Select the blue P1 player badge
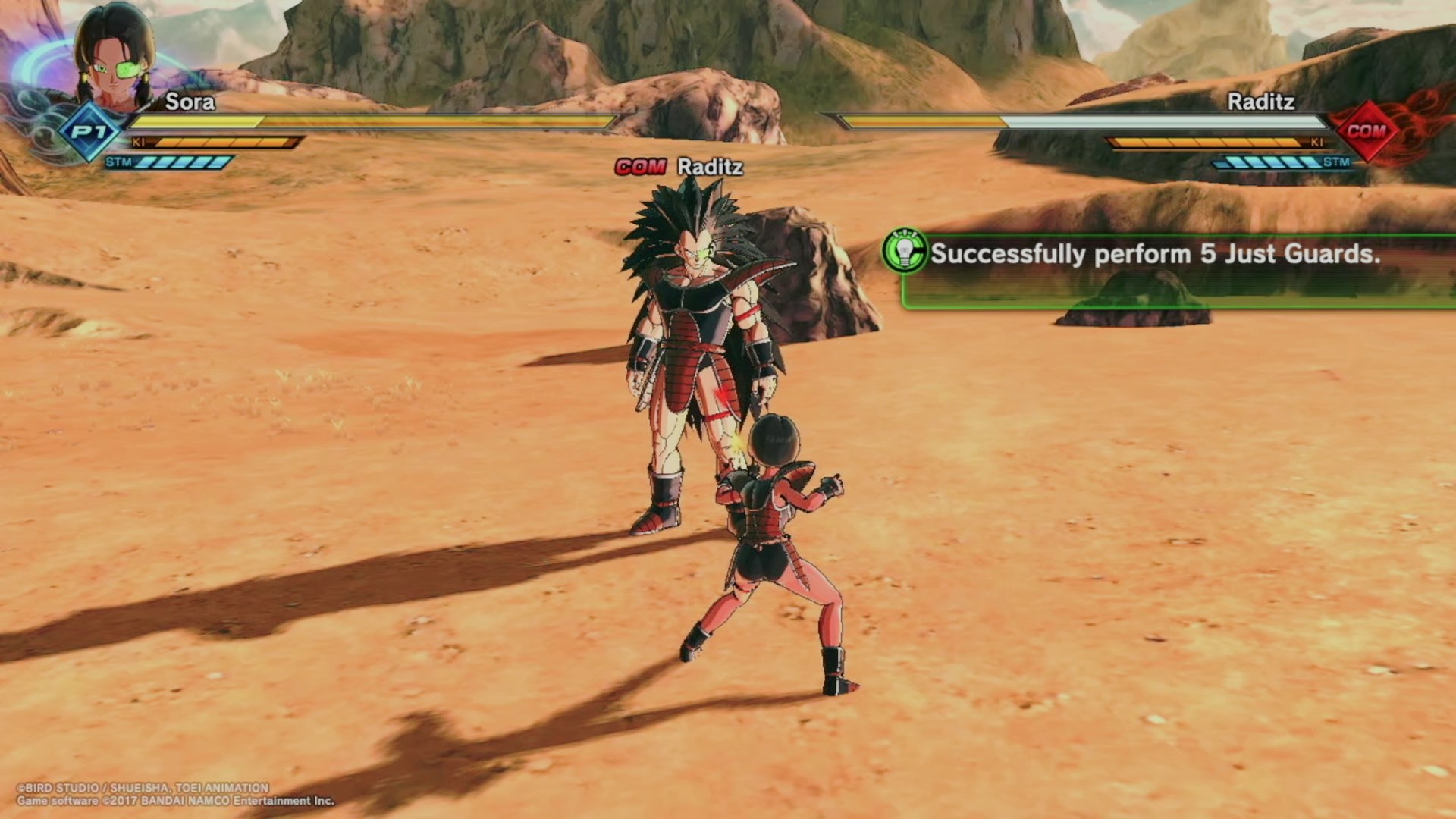The image size is (1456, 819). 90,132
